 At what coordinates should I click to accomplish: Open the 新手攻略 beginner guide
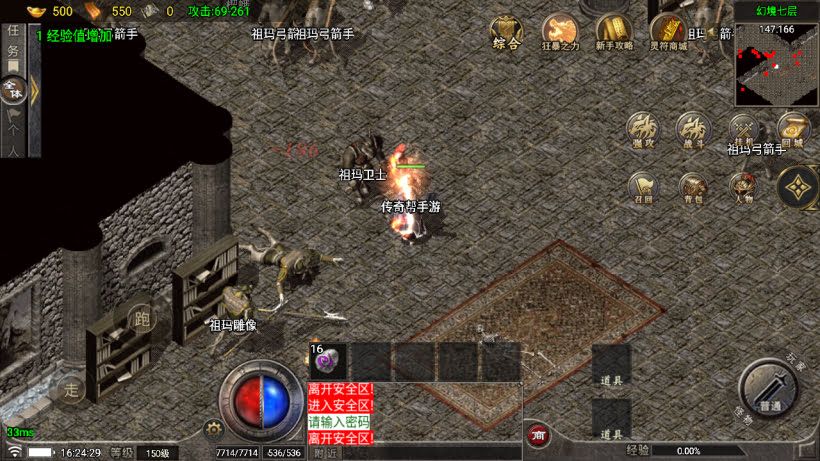coord(614,33)
